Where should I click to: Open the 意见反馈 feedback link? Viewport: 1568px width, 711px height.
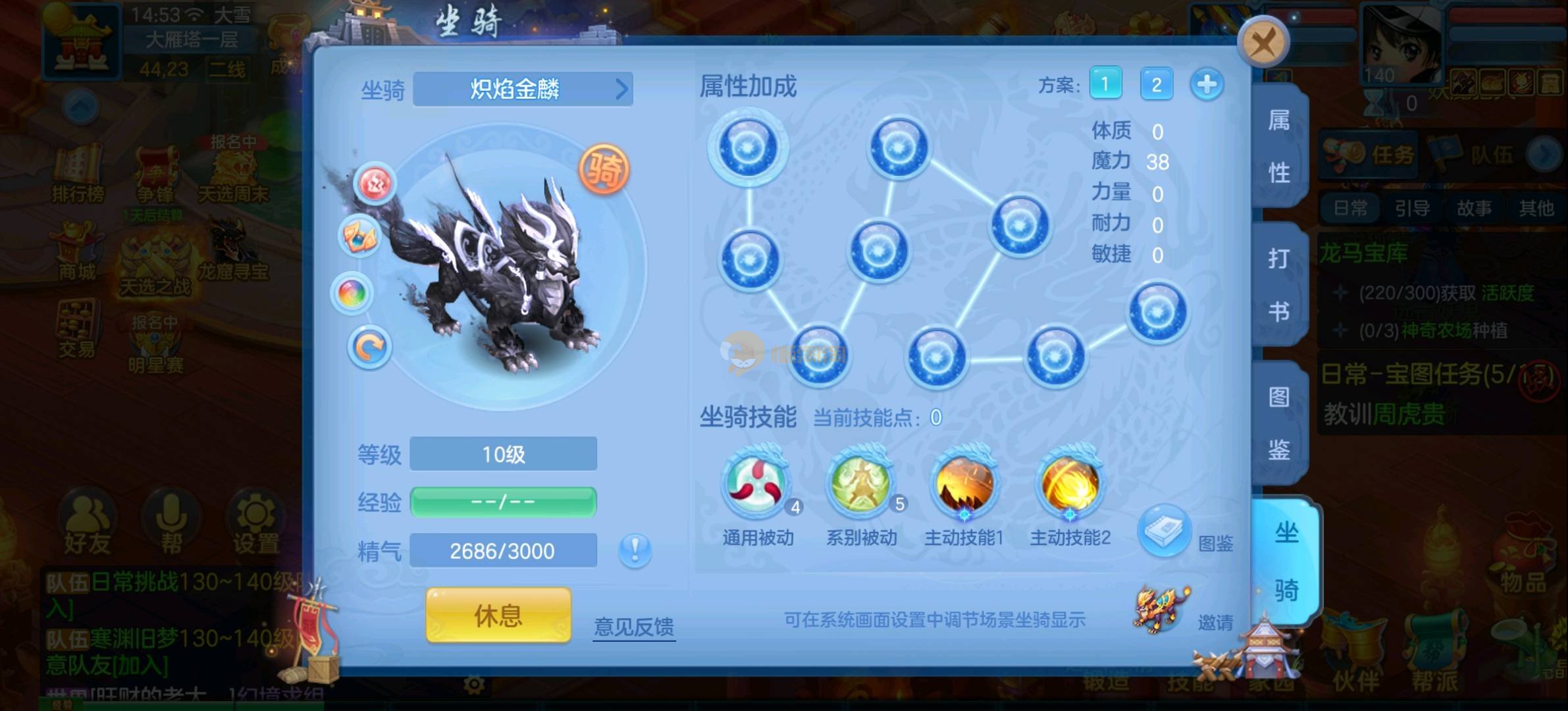(x=634, y=626)
